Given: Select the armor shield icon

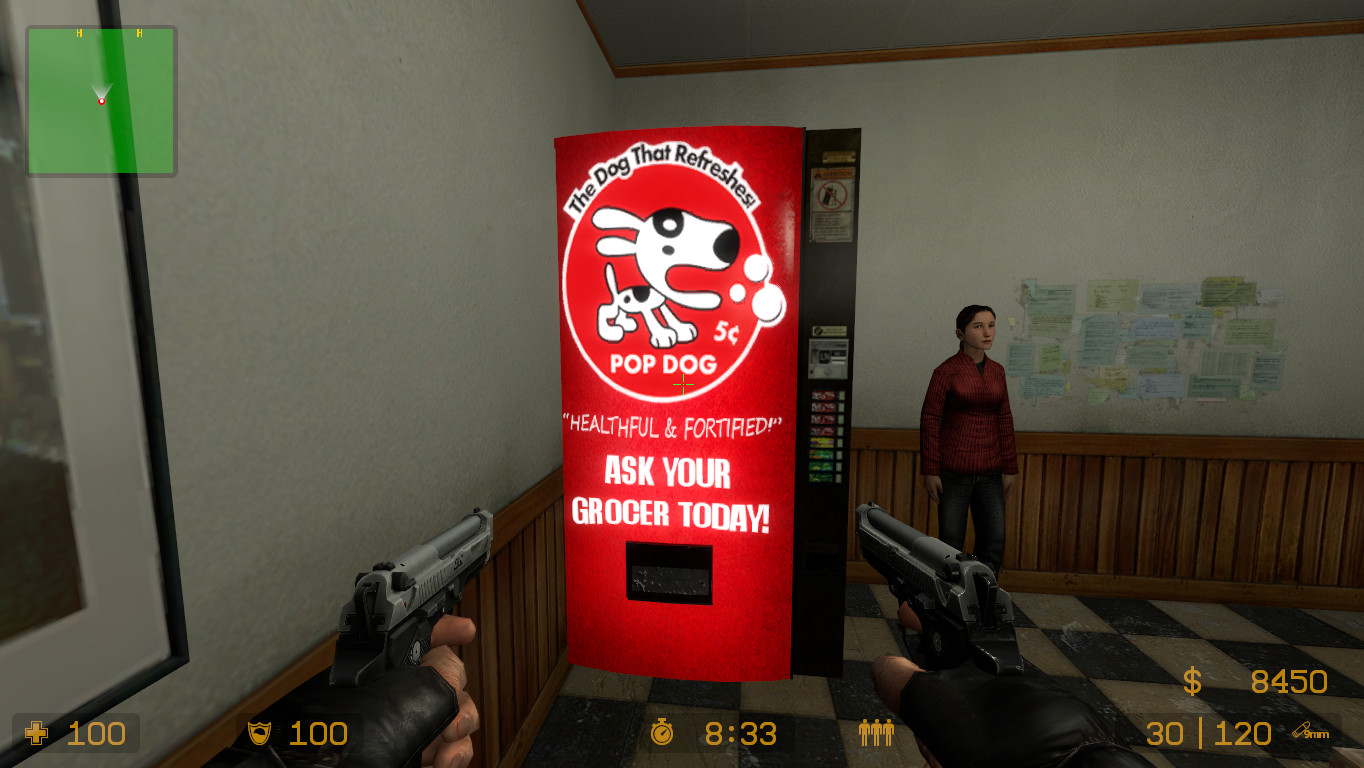Looking at the screenshot, I should coord(261,734).
